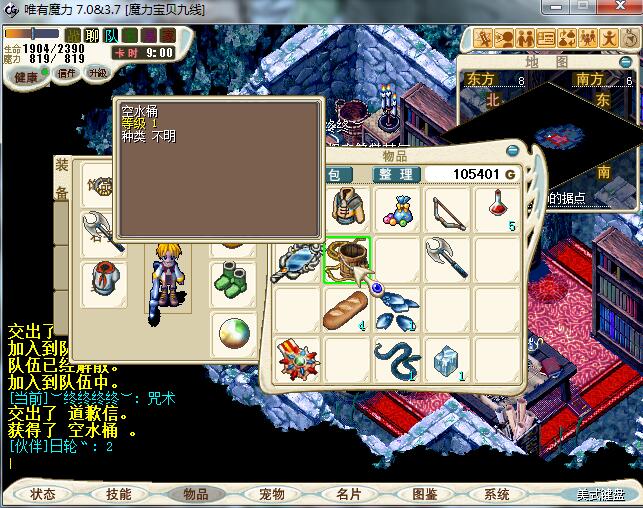Open the 状态 (Status) menu

43,494
